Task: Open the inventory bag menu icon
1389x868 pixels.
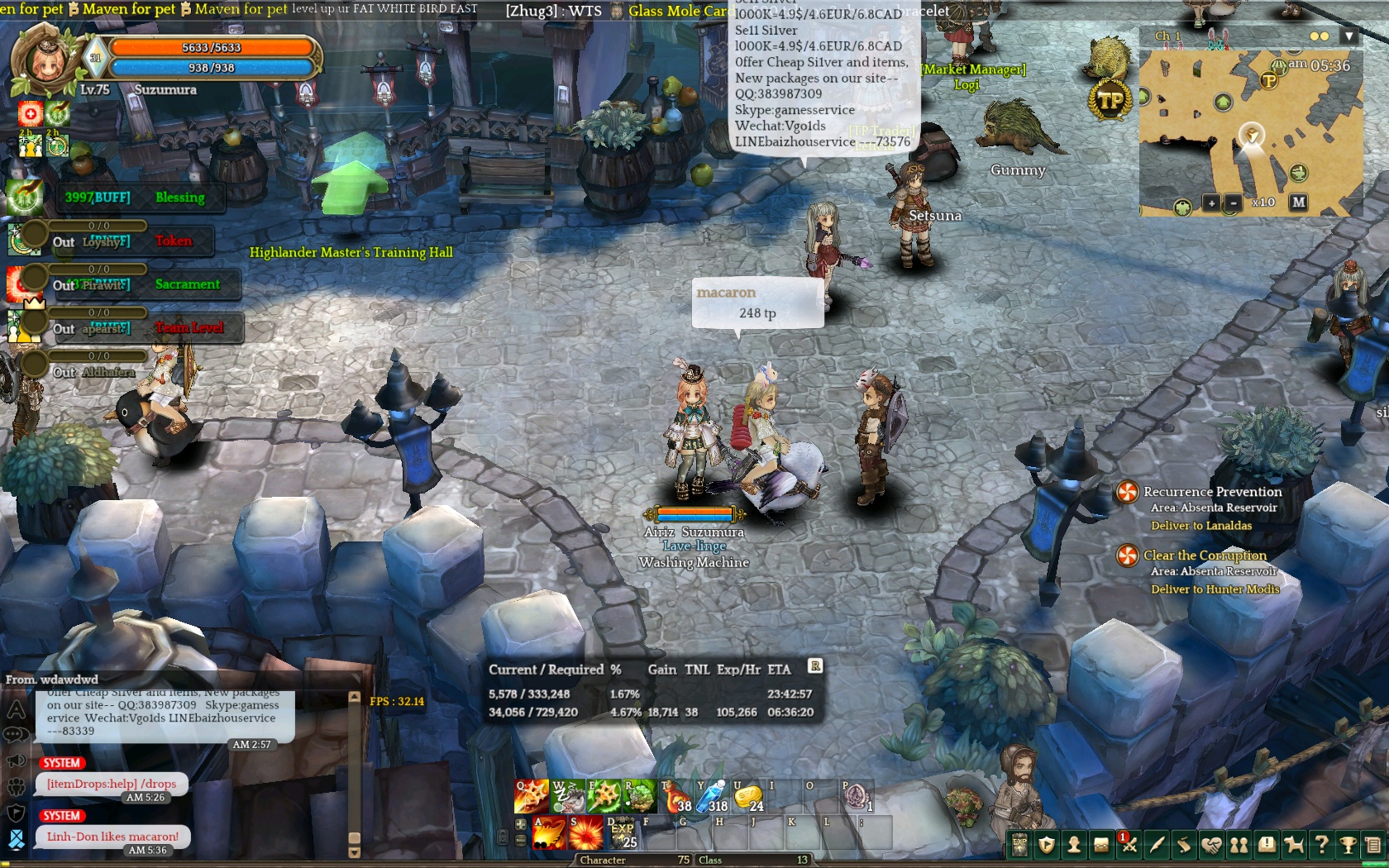Action: [1101, 845]
